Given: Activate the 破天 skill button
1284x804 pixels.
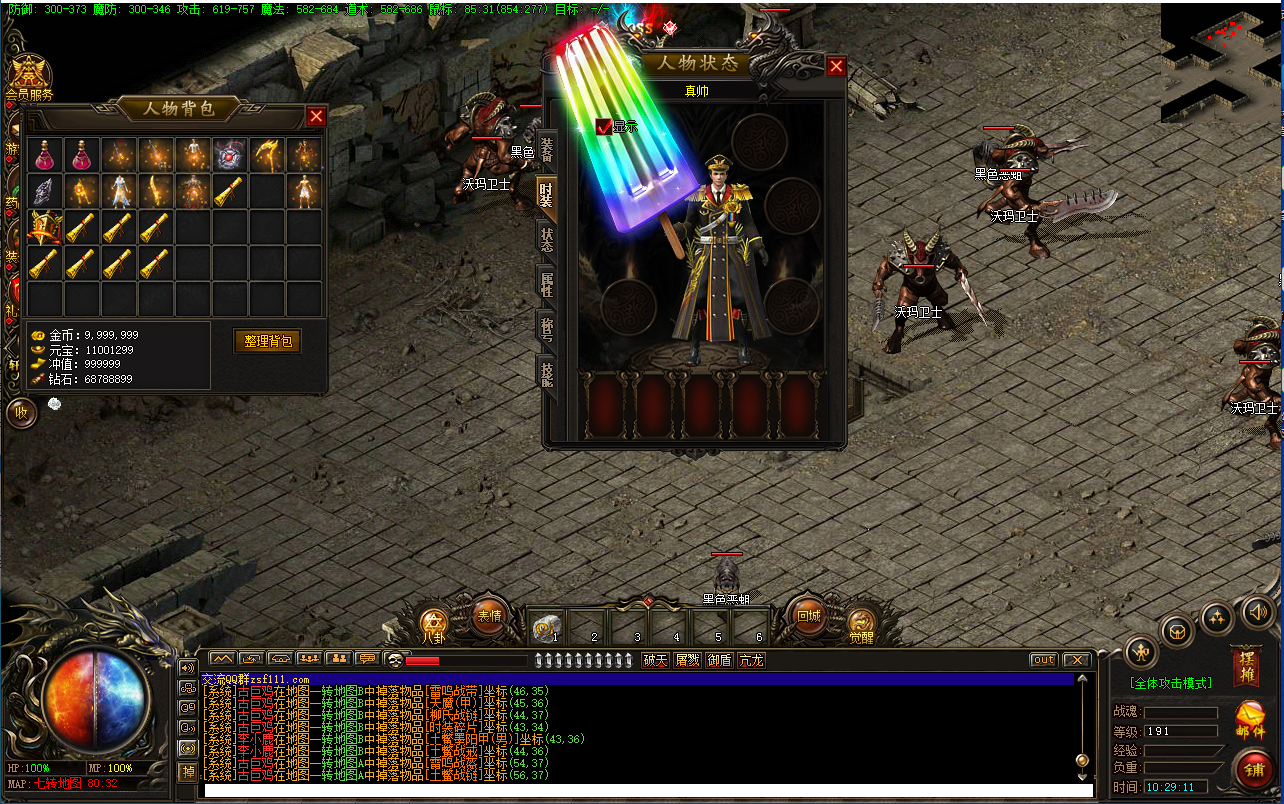Looking at the screenshot, I should pyautogui.click(x=655, y=660).
